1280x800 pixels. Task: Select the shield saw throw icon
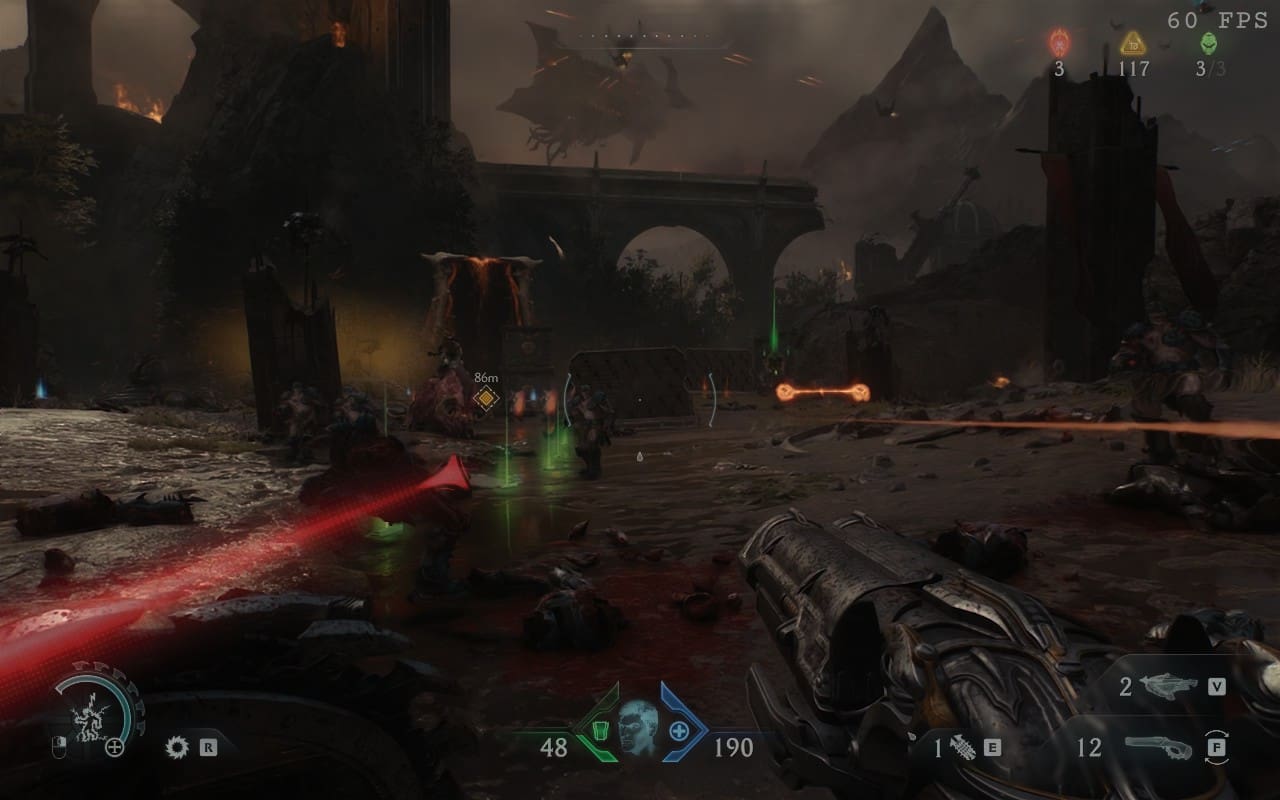coord(178,746)
